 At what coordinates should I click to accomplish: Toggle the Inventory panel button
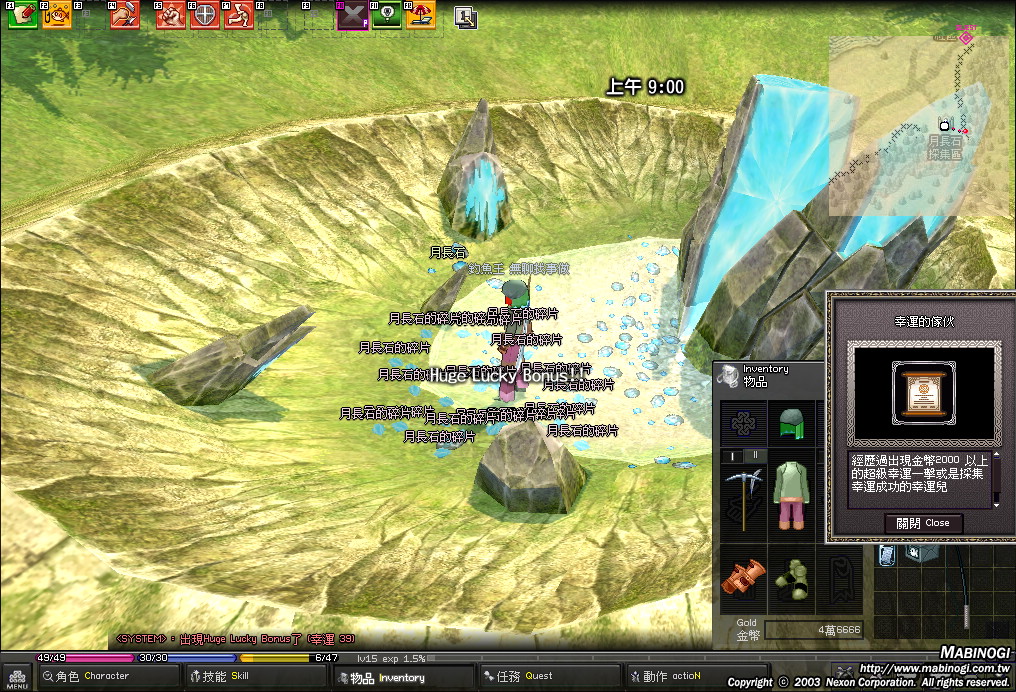coord(389,677)
